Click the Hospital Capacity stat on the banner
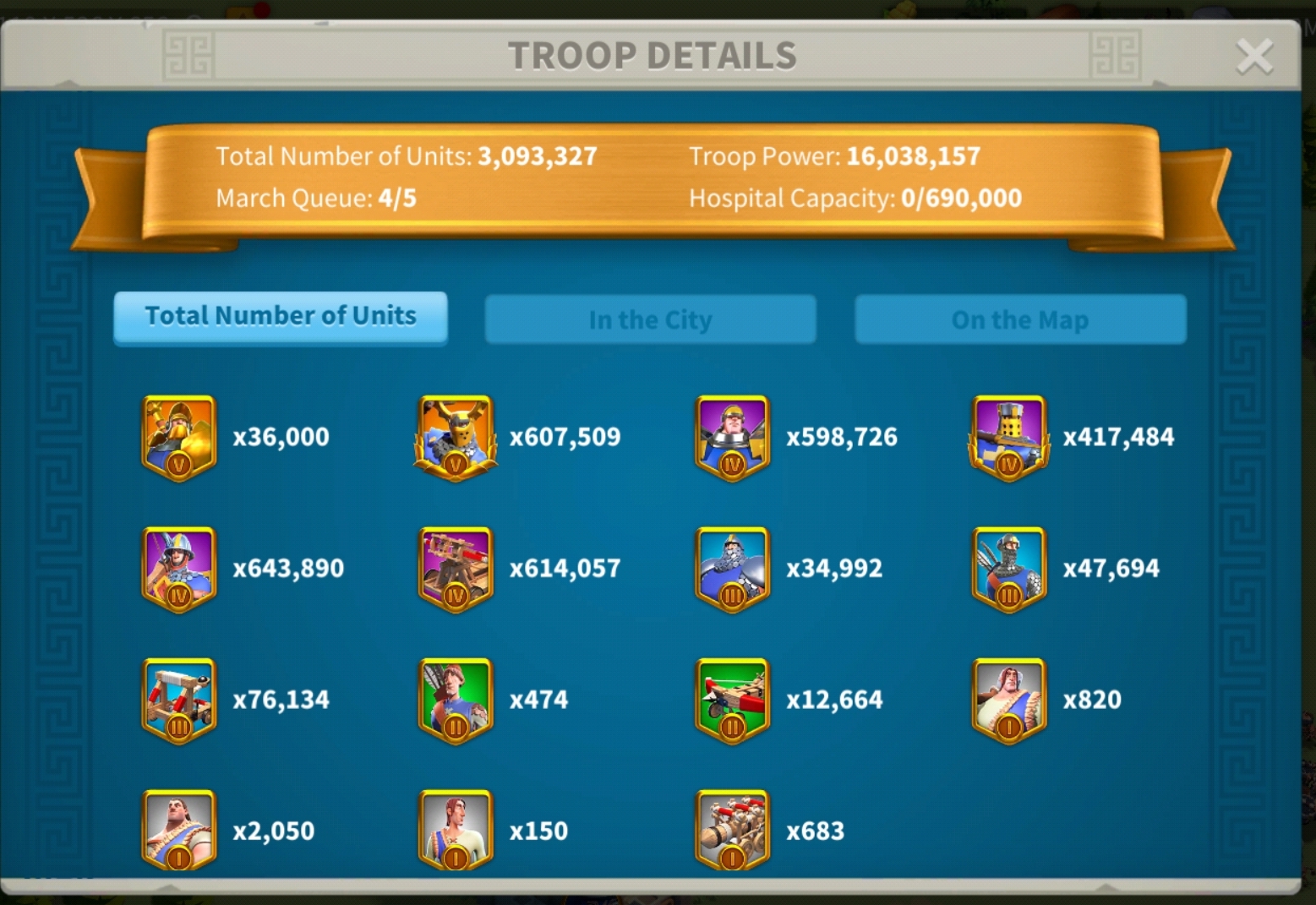Viewport: 1316px width, 905px height. click(855, 198)
